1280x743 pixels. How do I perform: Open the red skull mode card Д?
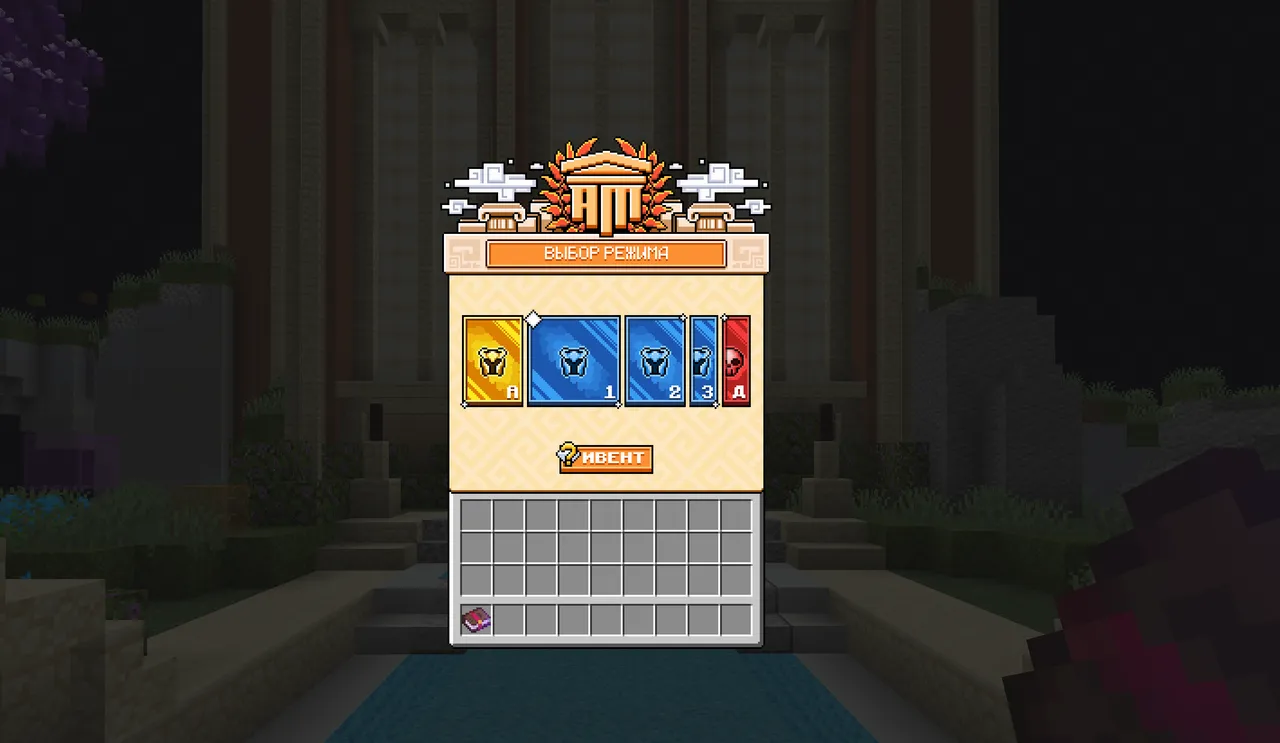coord(736,361)
